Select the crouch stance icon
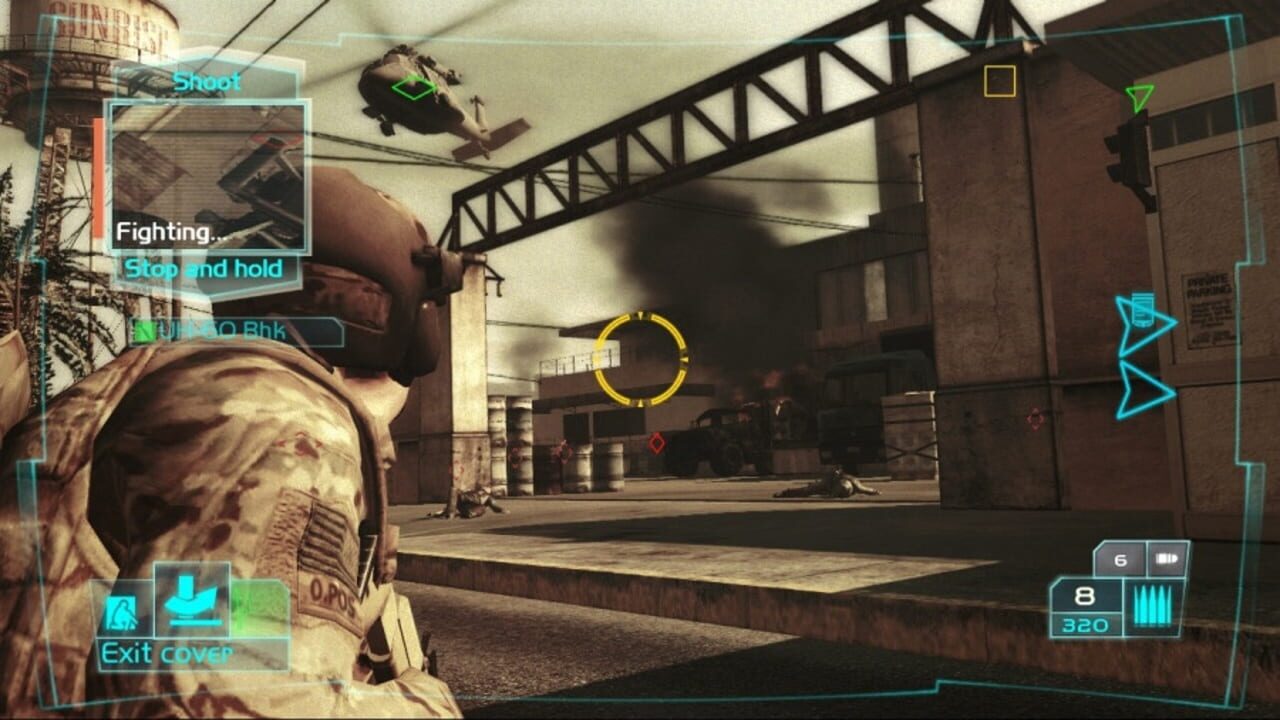Image resolution: width=1280 pixels, height=720 pixels. point(123,610)
